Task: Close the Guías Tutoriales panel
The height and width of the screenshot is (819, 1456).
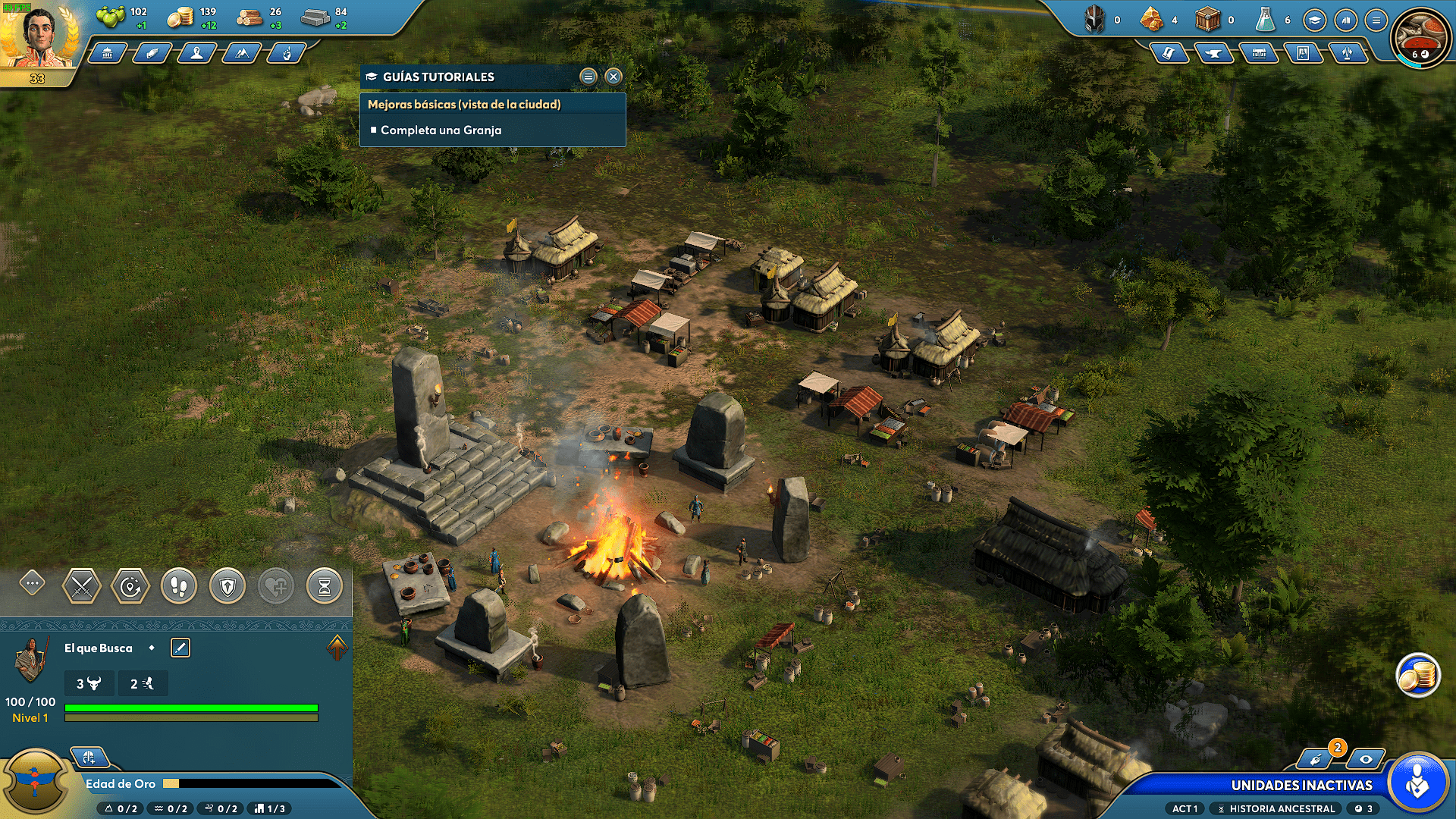Action: tap(613, 77)
